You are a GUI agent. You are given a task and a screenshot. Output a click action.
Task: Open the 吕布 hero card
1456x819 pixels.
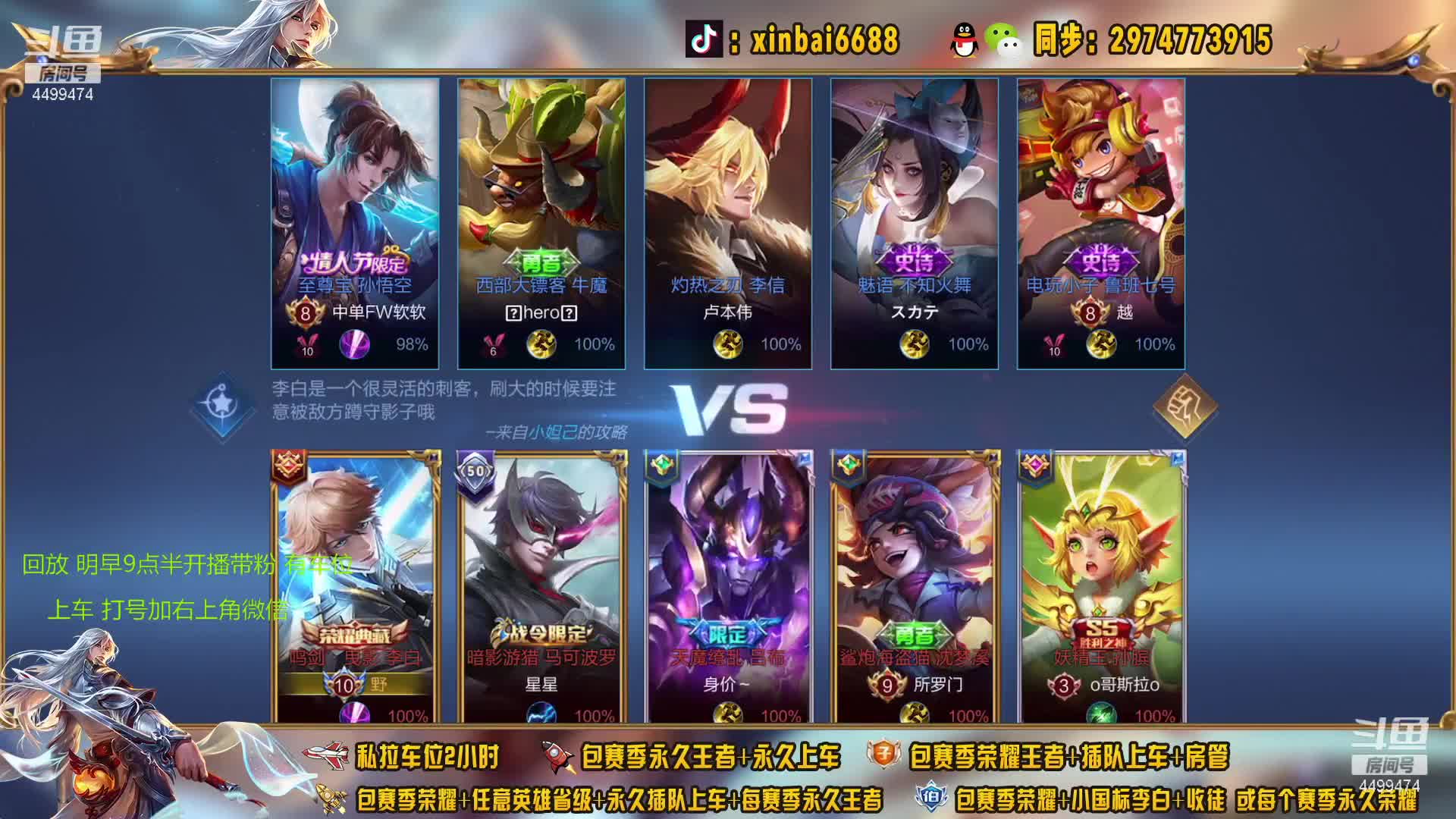point(728,585)
